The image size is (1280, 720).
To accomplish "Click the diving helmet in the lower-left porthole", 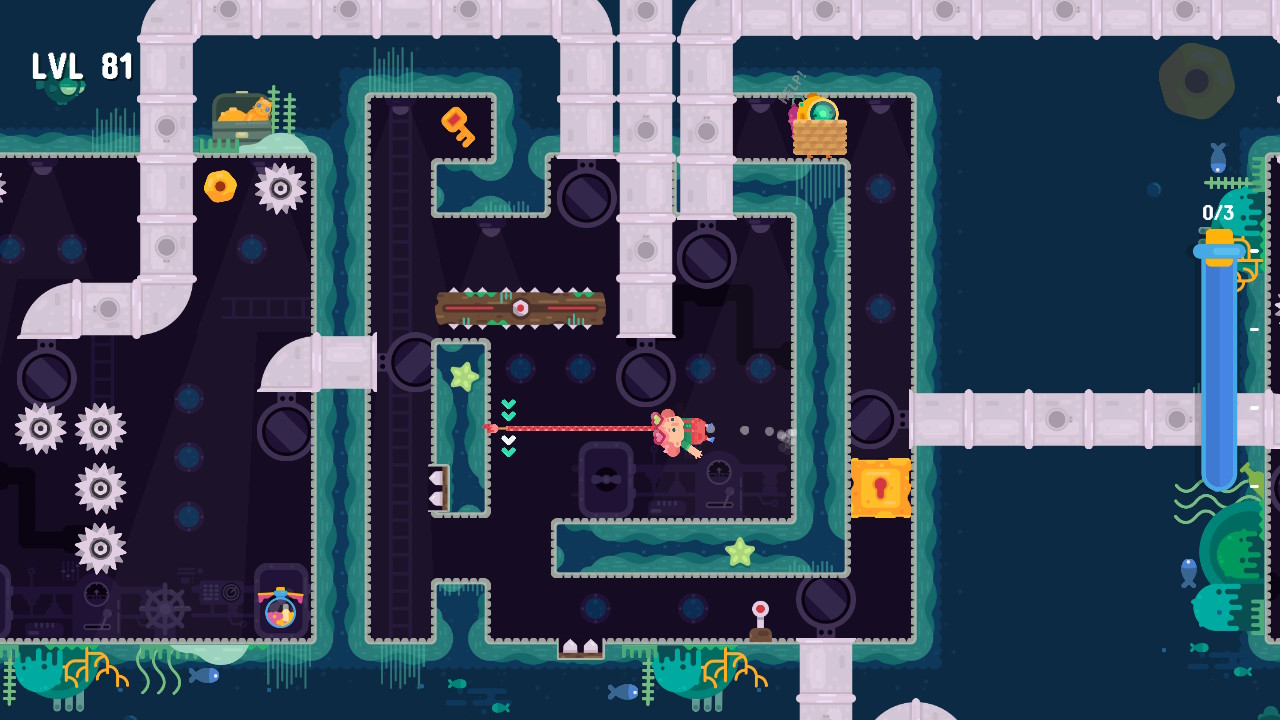I will click(x=280, y=611).
